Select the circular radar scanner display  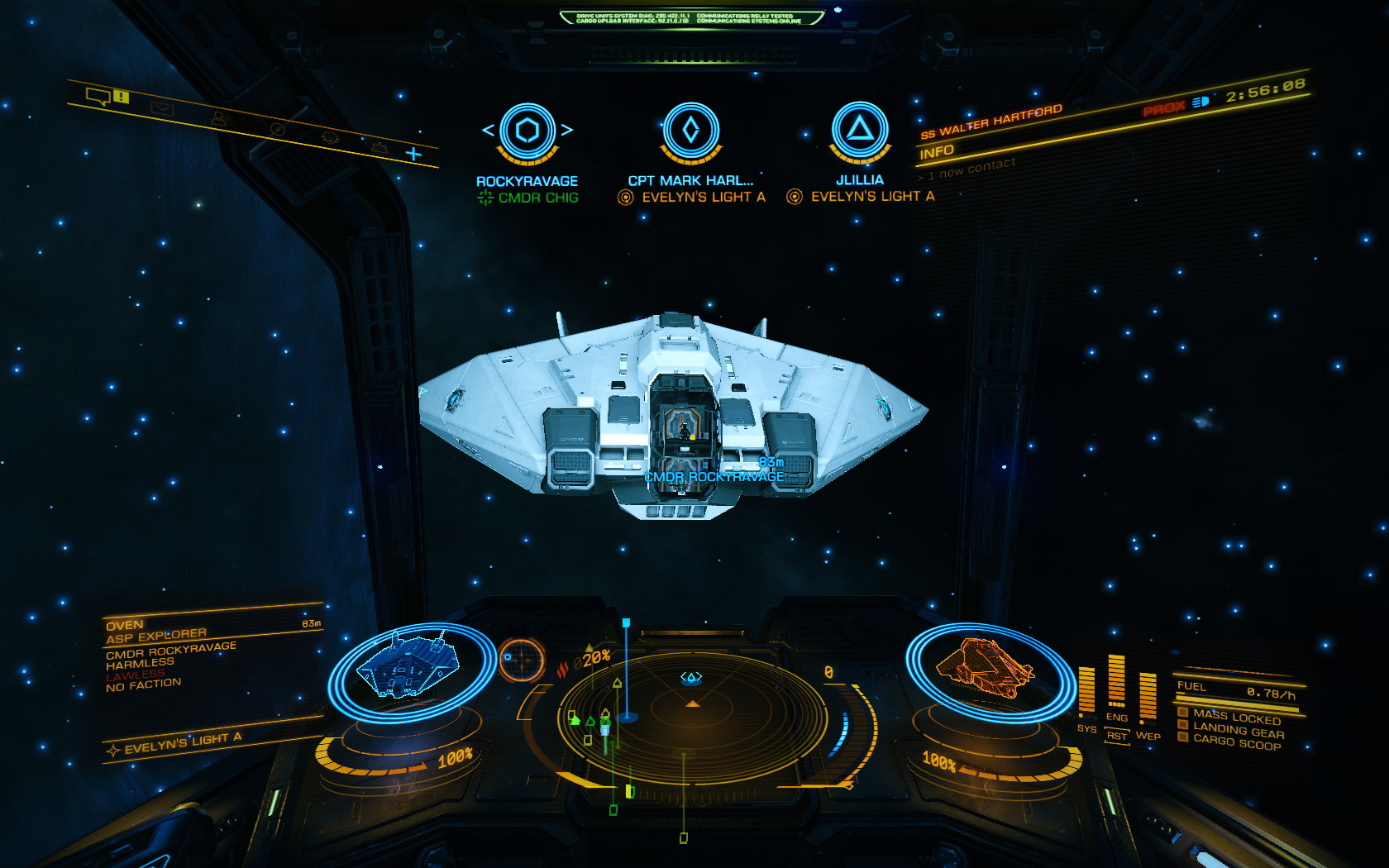(x=691, y=709)
